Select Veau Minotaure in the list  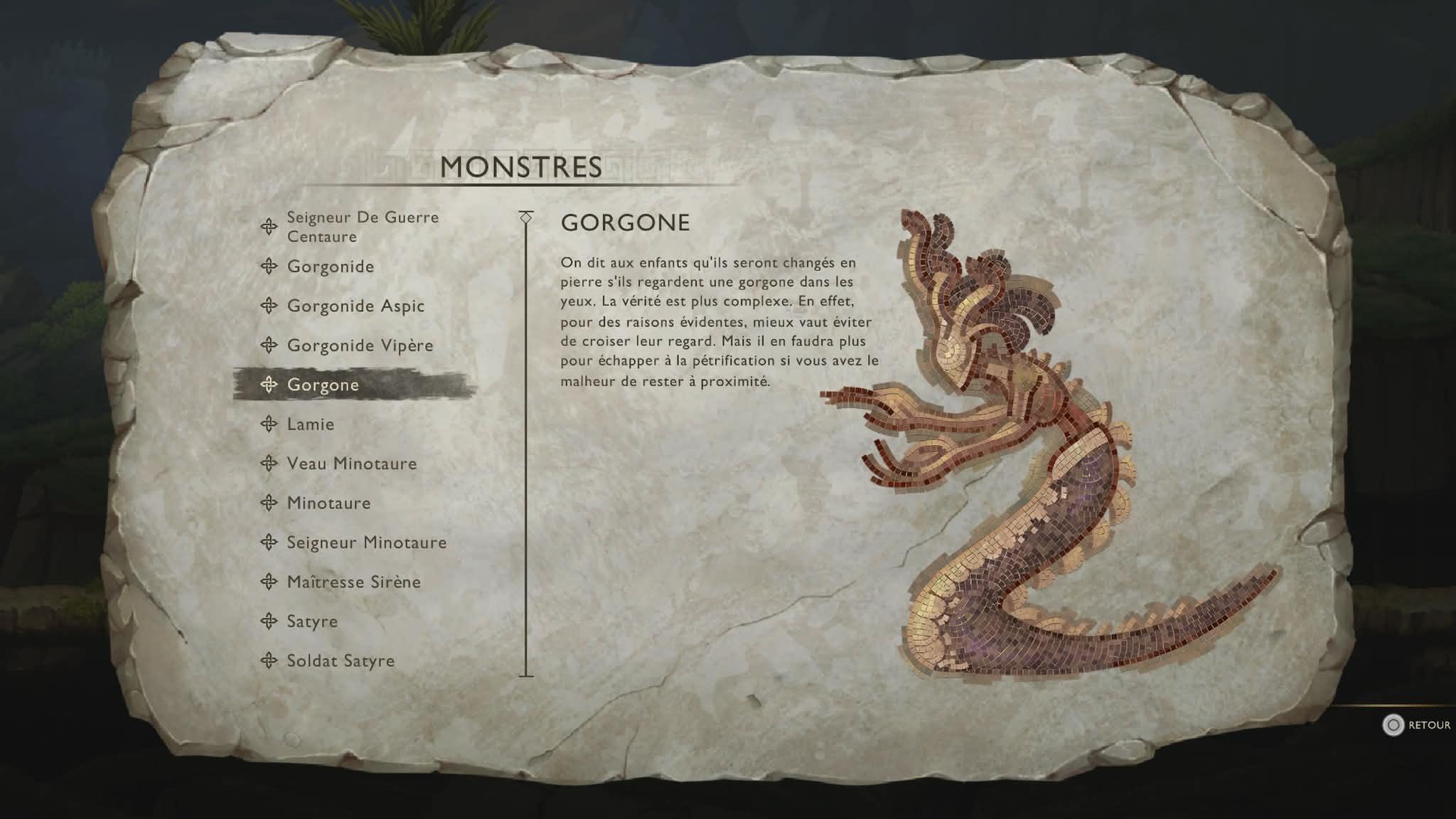(351, 464)
